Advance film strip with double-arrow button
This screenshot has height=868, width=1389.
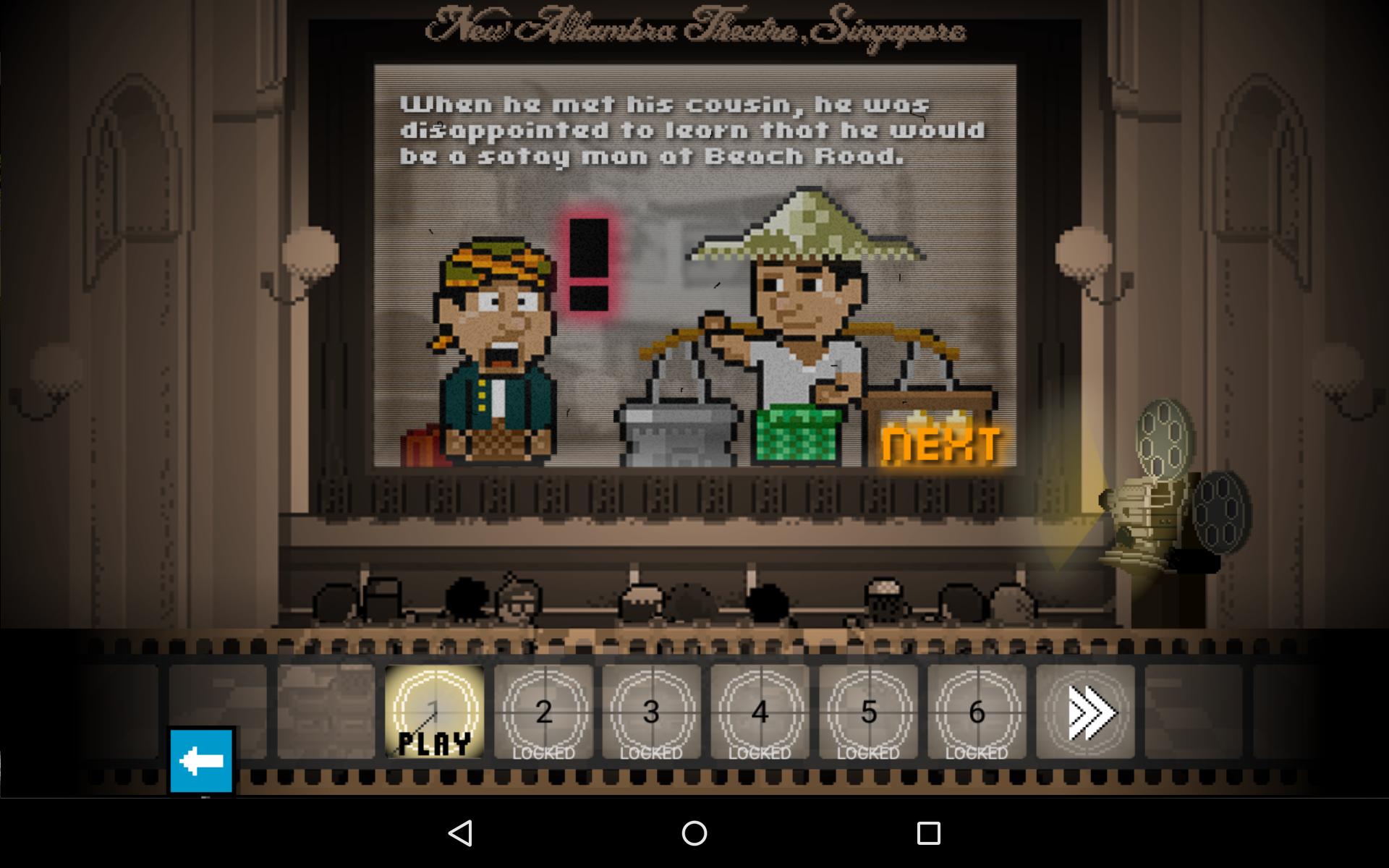point(1085,712)
